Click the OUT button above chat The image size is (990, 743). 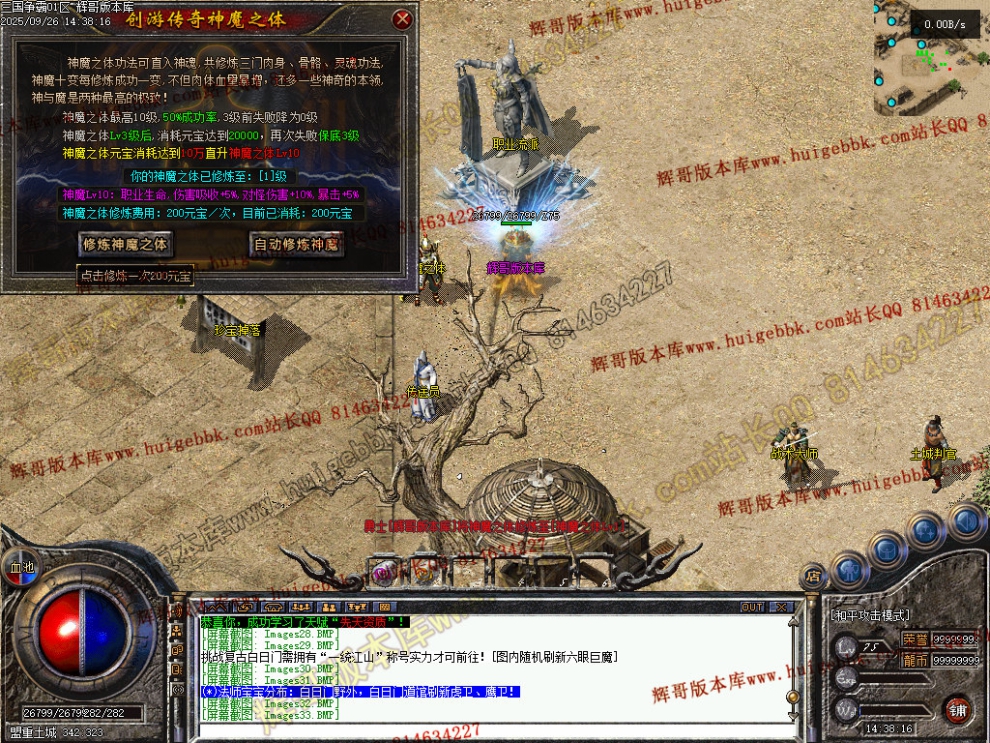click(752, 607)
